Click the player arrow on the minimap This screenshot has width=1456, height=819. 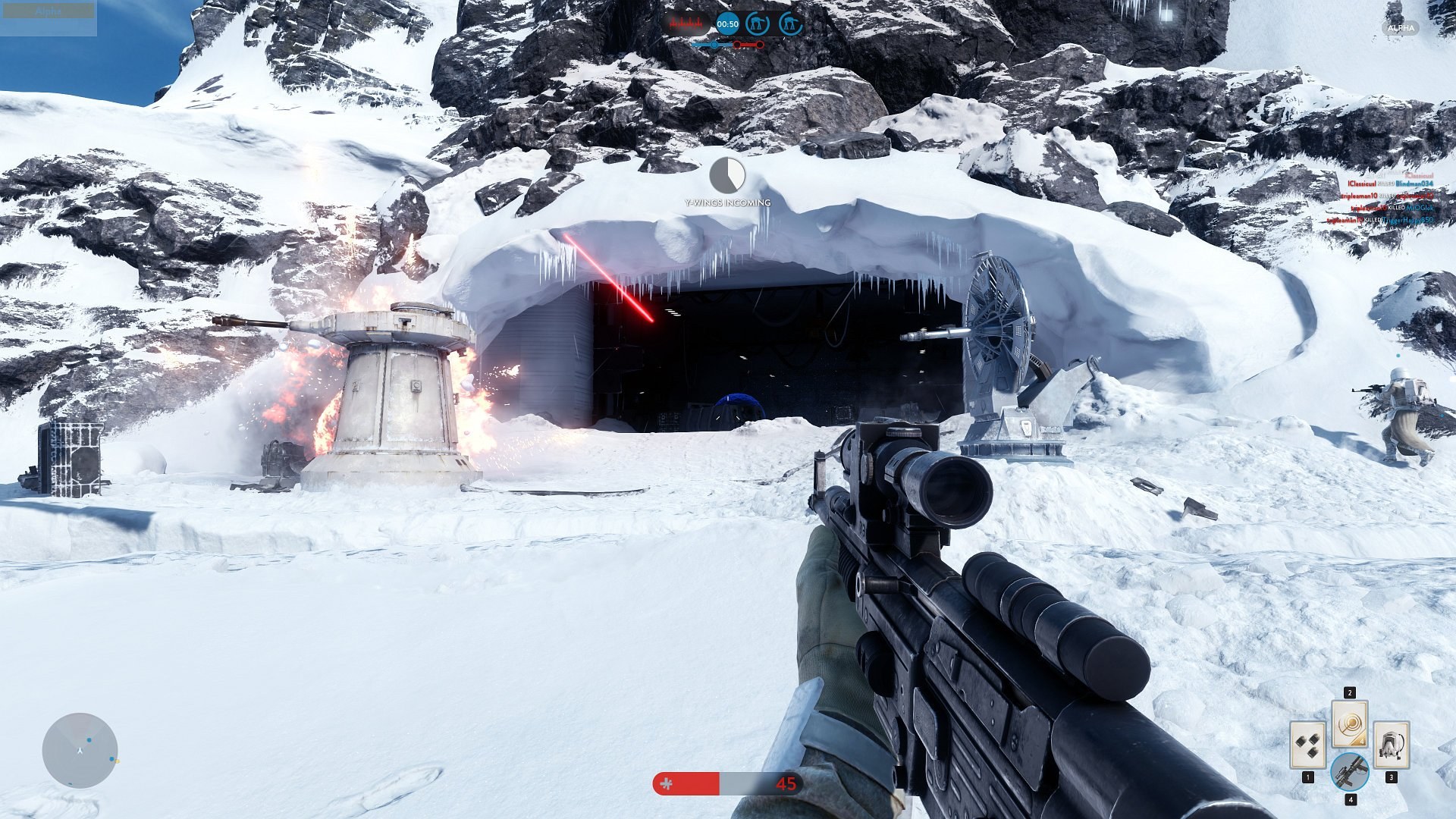(x=78, y=748)
